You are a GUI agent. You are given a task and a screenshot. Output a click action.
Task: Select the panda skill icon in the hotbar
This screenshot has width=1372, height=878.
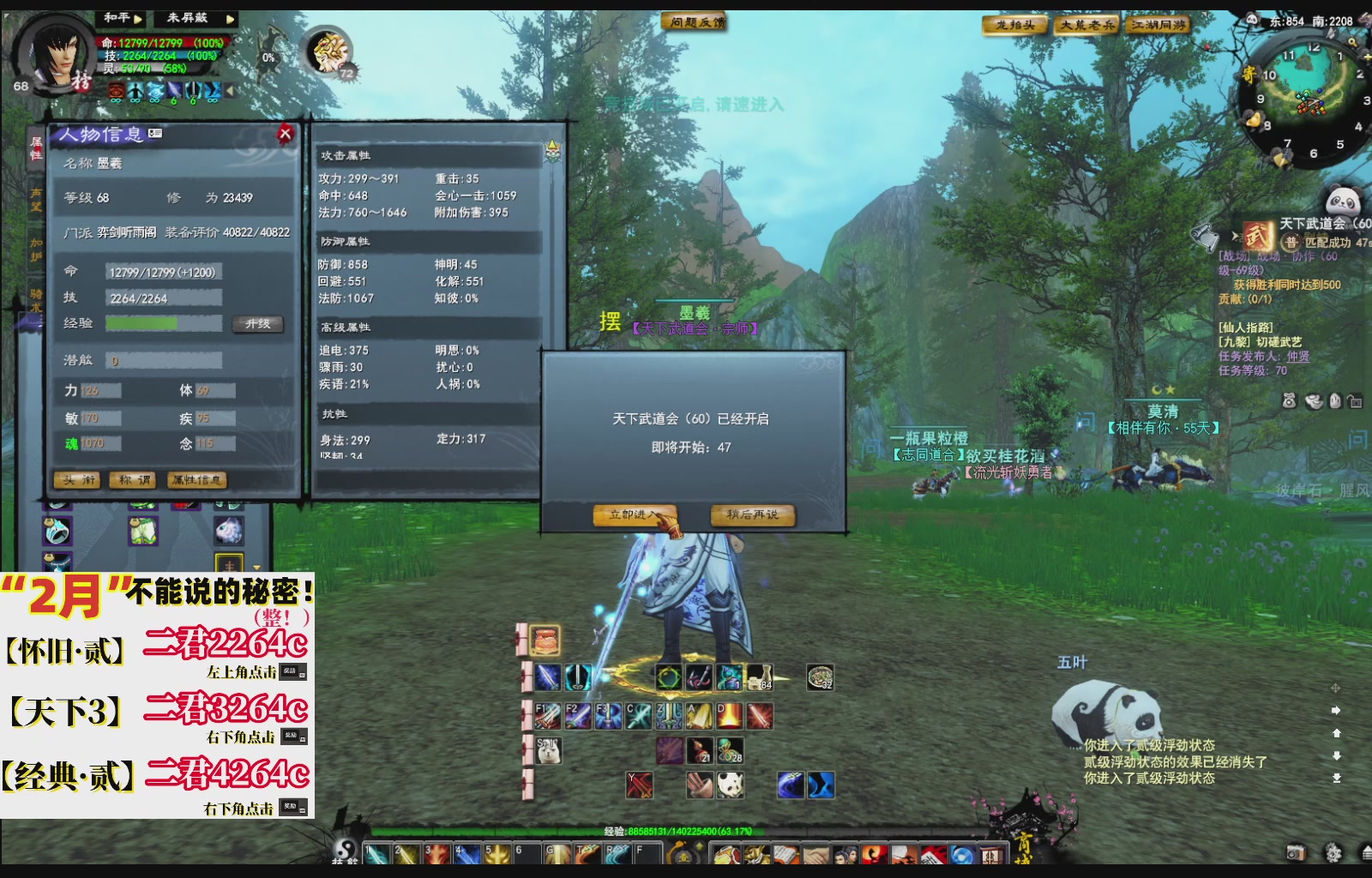pos(729,785)
